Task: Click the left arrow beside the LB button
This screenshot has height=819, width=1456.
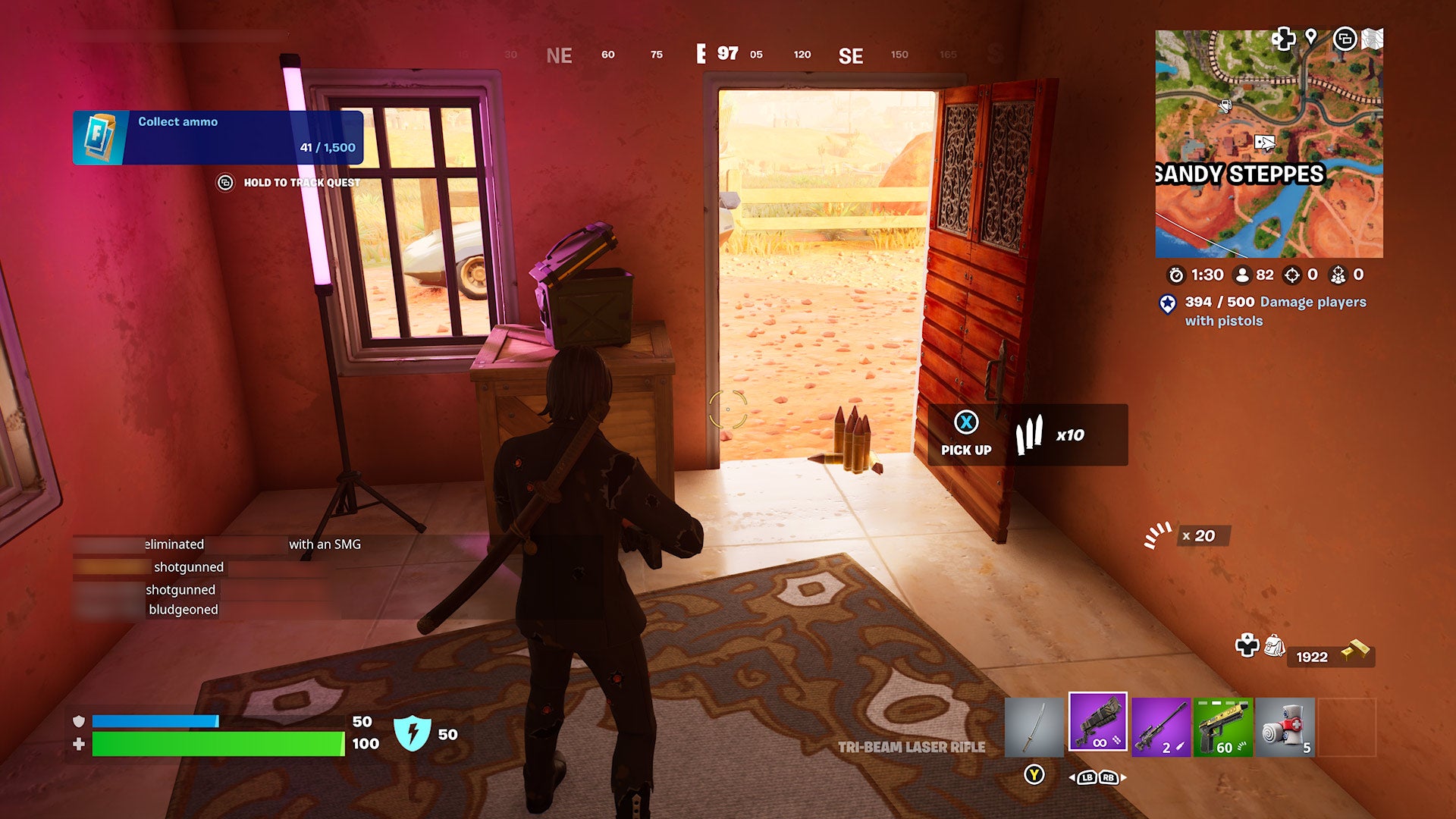Action: click(x=1074, y=778)
